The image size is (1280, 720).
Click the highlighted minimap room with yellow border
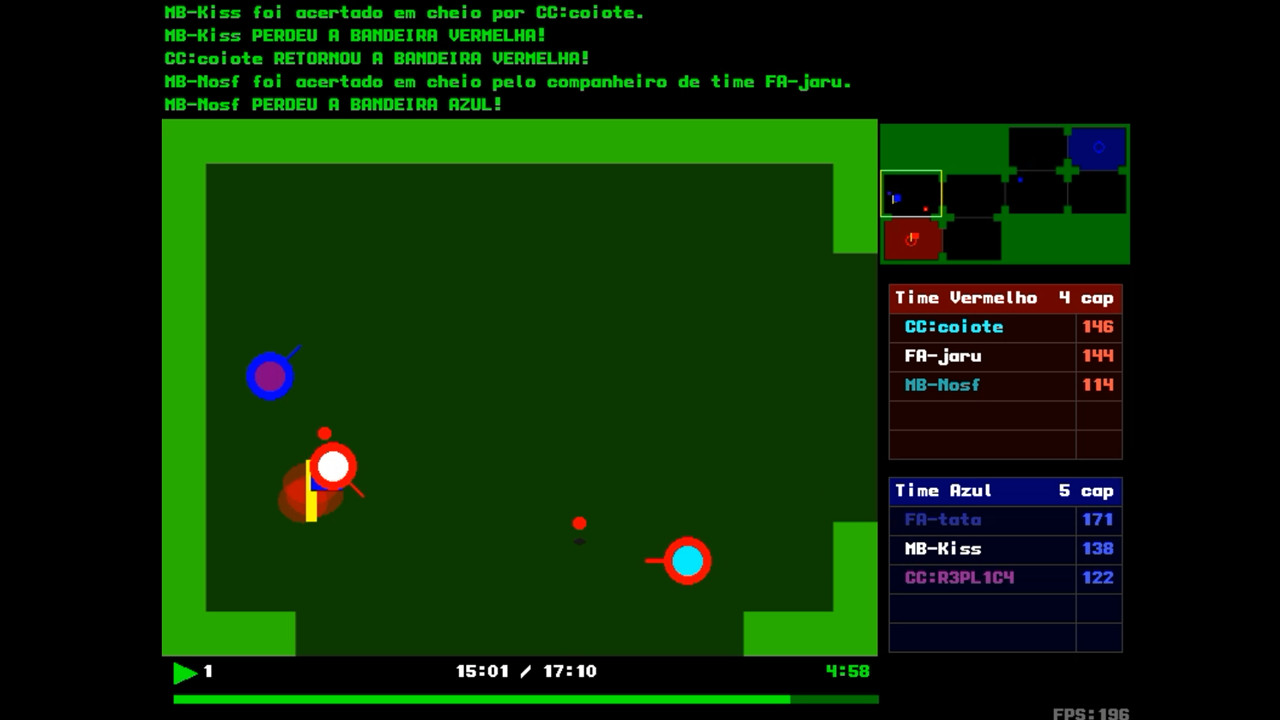911,193
